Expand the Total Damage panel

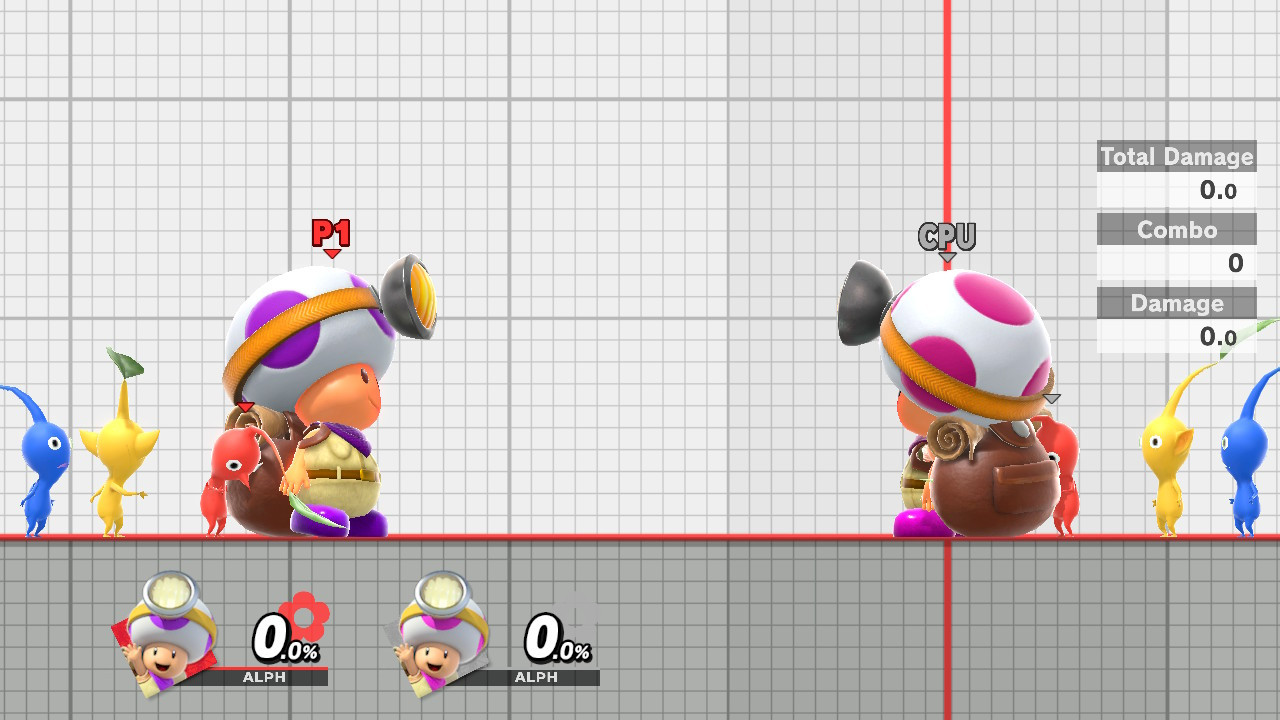1176,157
